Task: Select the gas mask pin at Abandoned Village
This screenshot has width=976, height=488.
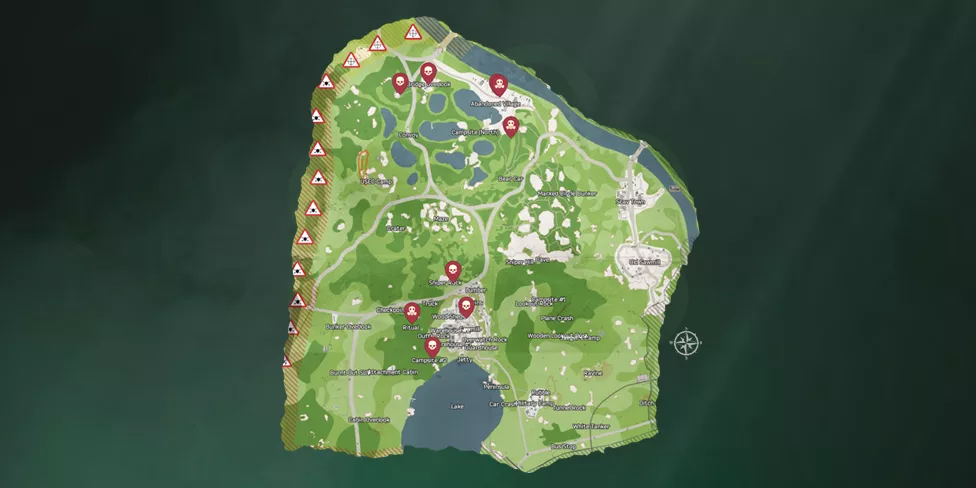Action: point(499,86)
